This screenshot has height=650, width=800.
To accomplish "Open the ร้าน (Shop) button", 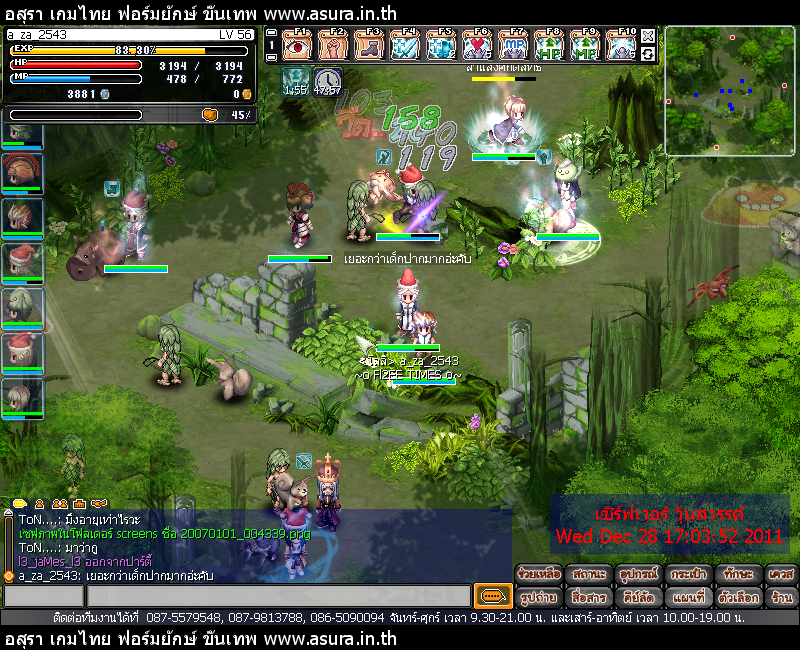I will [x=781, y=597].
